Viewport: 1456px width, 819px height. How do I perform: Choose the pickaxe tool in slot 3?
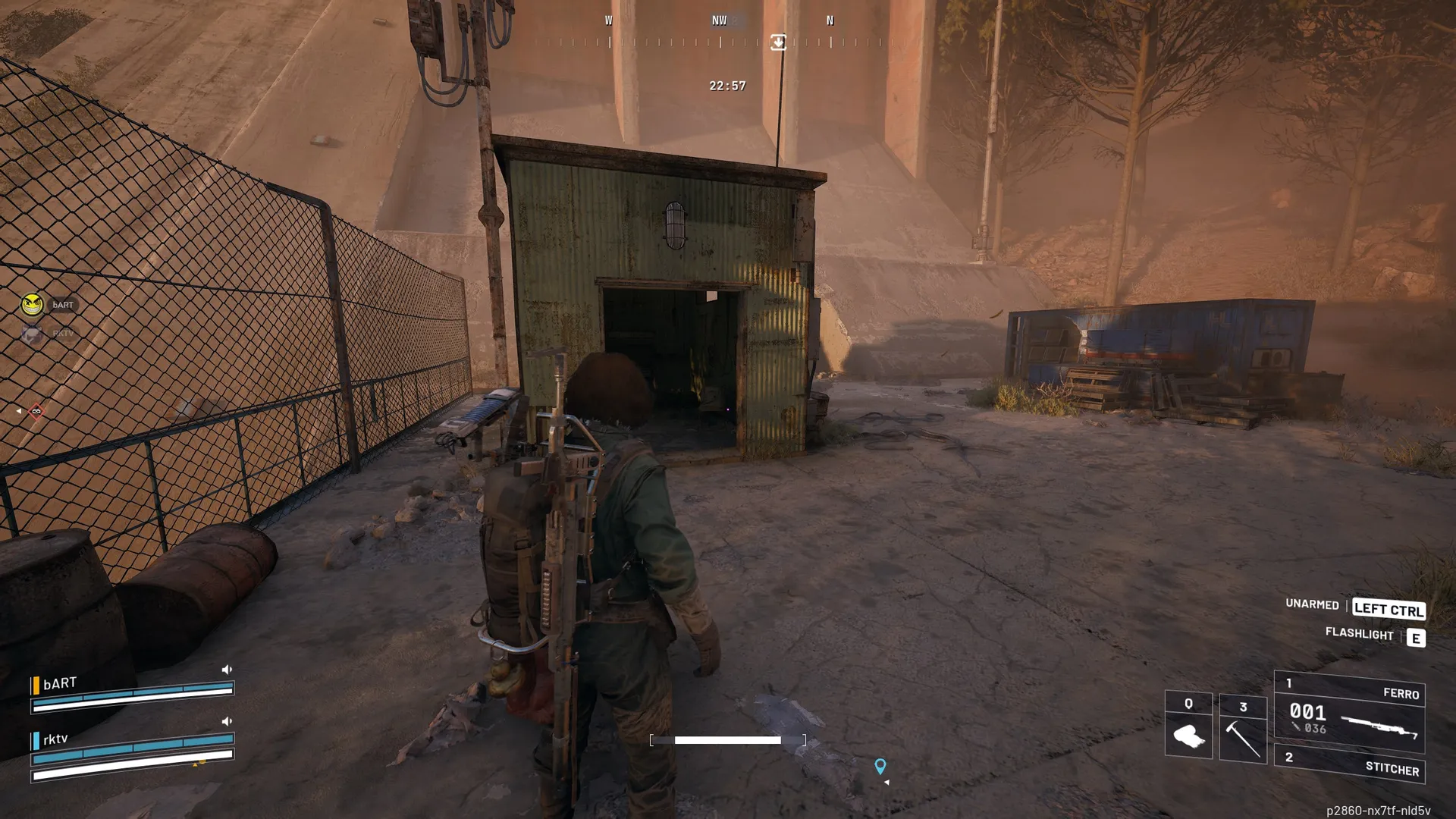click(1243, 729)
